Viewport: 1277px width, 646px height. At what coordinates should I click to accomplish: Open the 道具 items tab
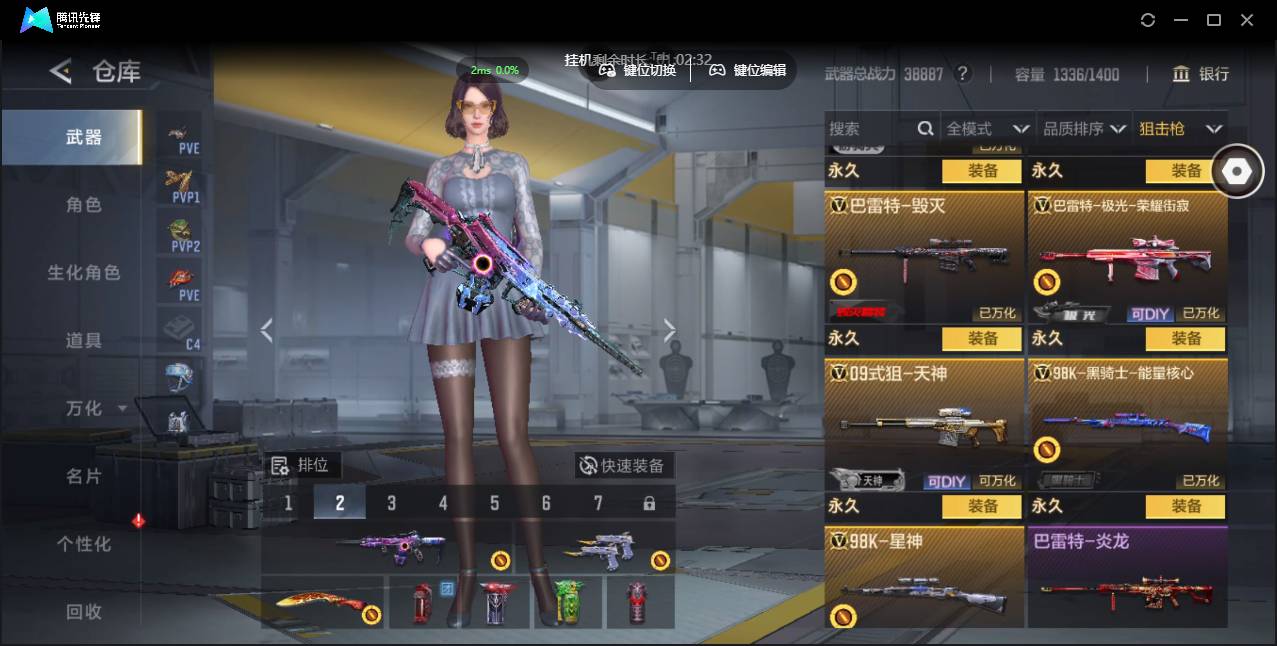[x=84, y=341]
